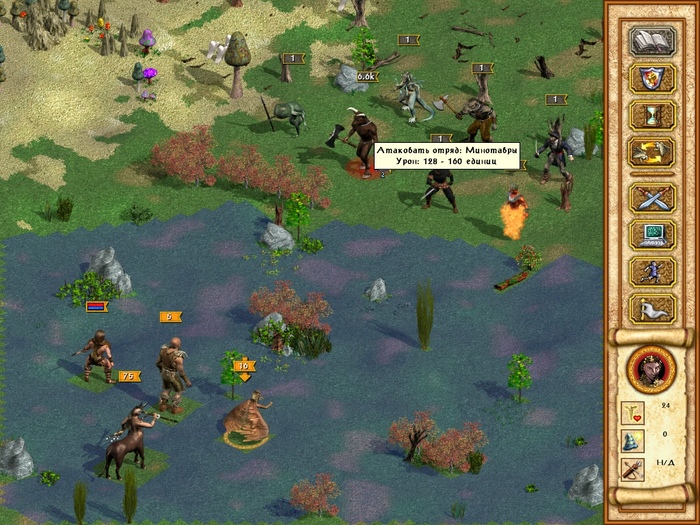Click the shield Defend button
The image size is (700, 525).
coord(651,79)
